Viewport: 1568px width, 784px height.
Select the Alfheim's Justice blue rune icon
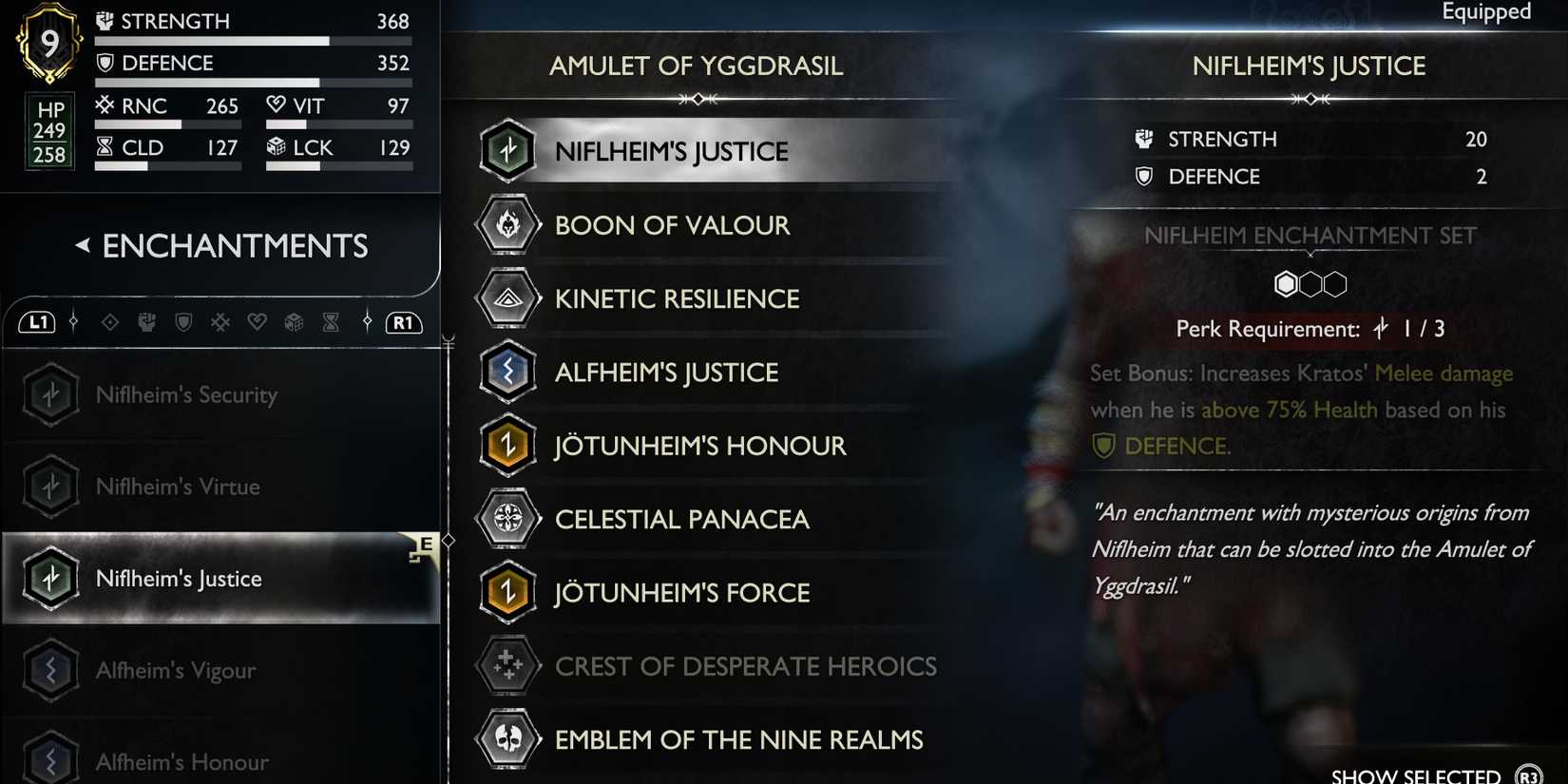(x=508, y=372)
